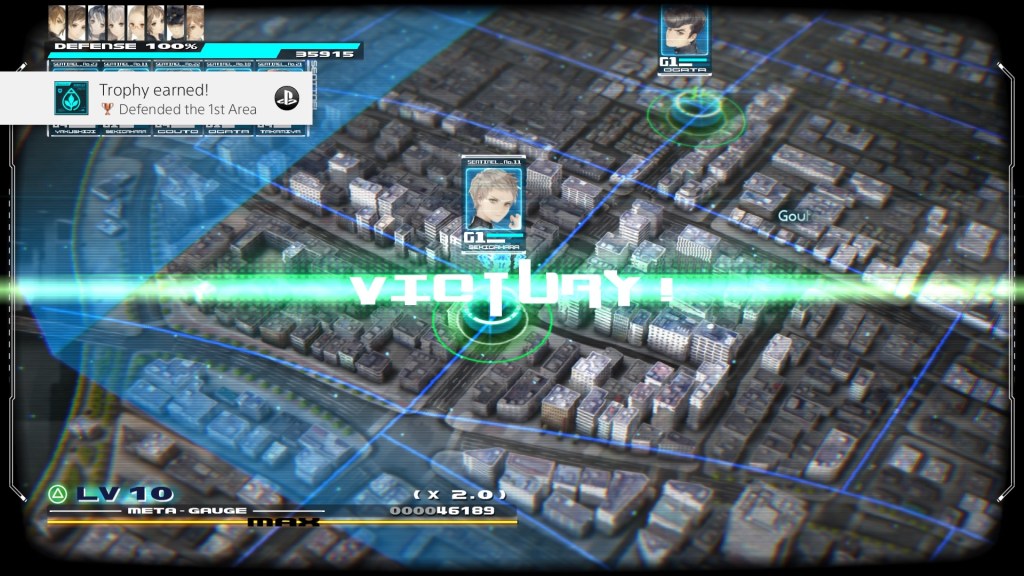This screenshot has width=1024, height=576.
Task: Select Sekigahara's Sentinel No.11 portrait on the map
Action: (x=489, y=197)
